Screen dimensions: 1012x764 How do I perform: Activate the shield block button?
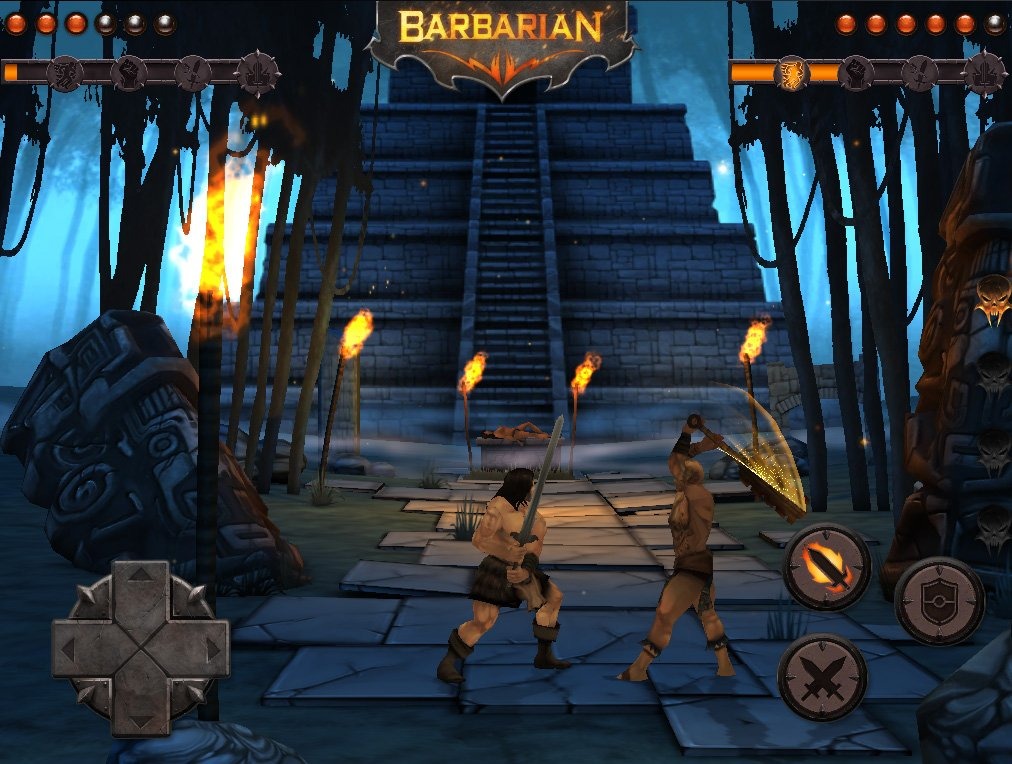point(938,601)
